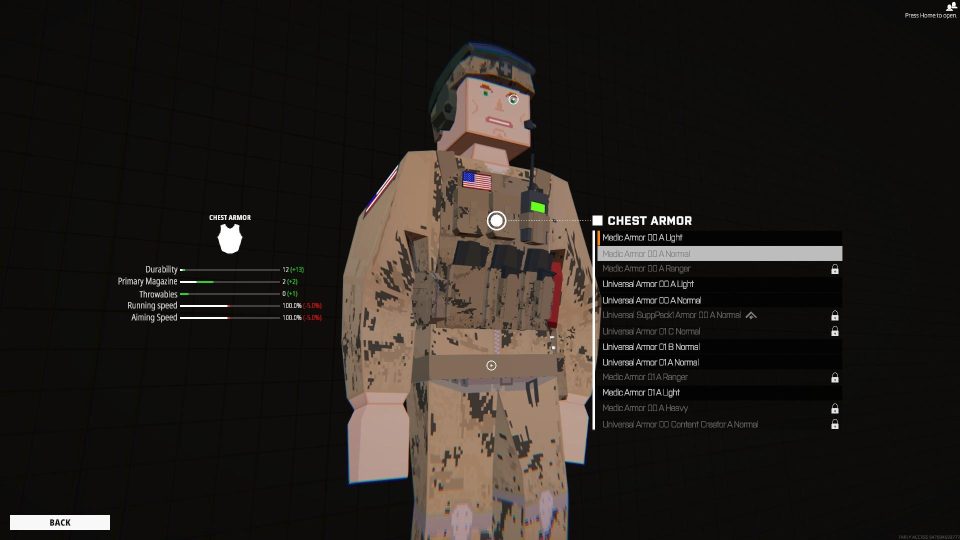The height and width of the screenshot is (540, 960).
Task: Click Universal Armor 01 C Normal entry
Action: (x=720, y=331)
